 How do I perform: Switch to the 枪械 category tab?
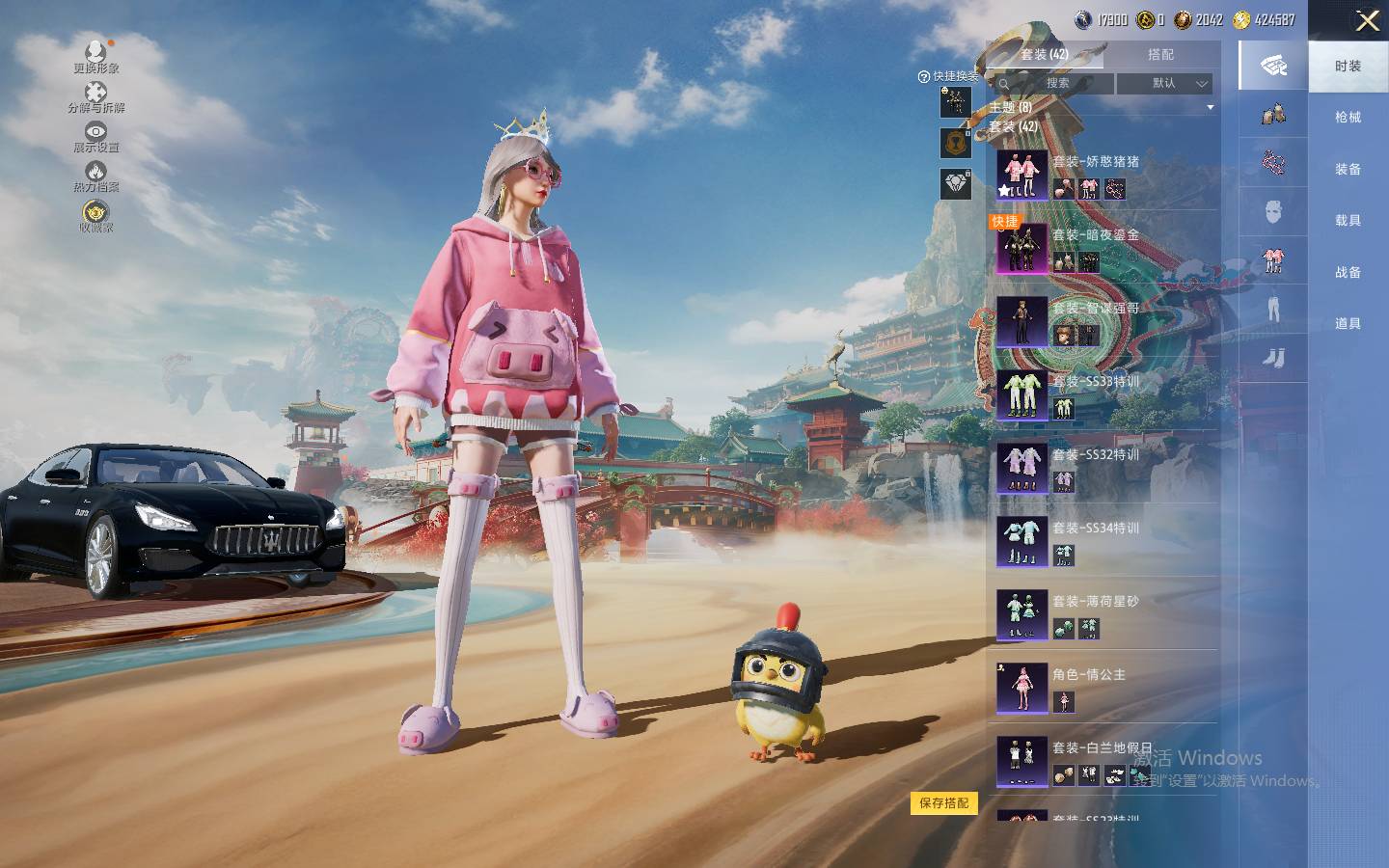pyautogui.click(x=1348, y=118)
